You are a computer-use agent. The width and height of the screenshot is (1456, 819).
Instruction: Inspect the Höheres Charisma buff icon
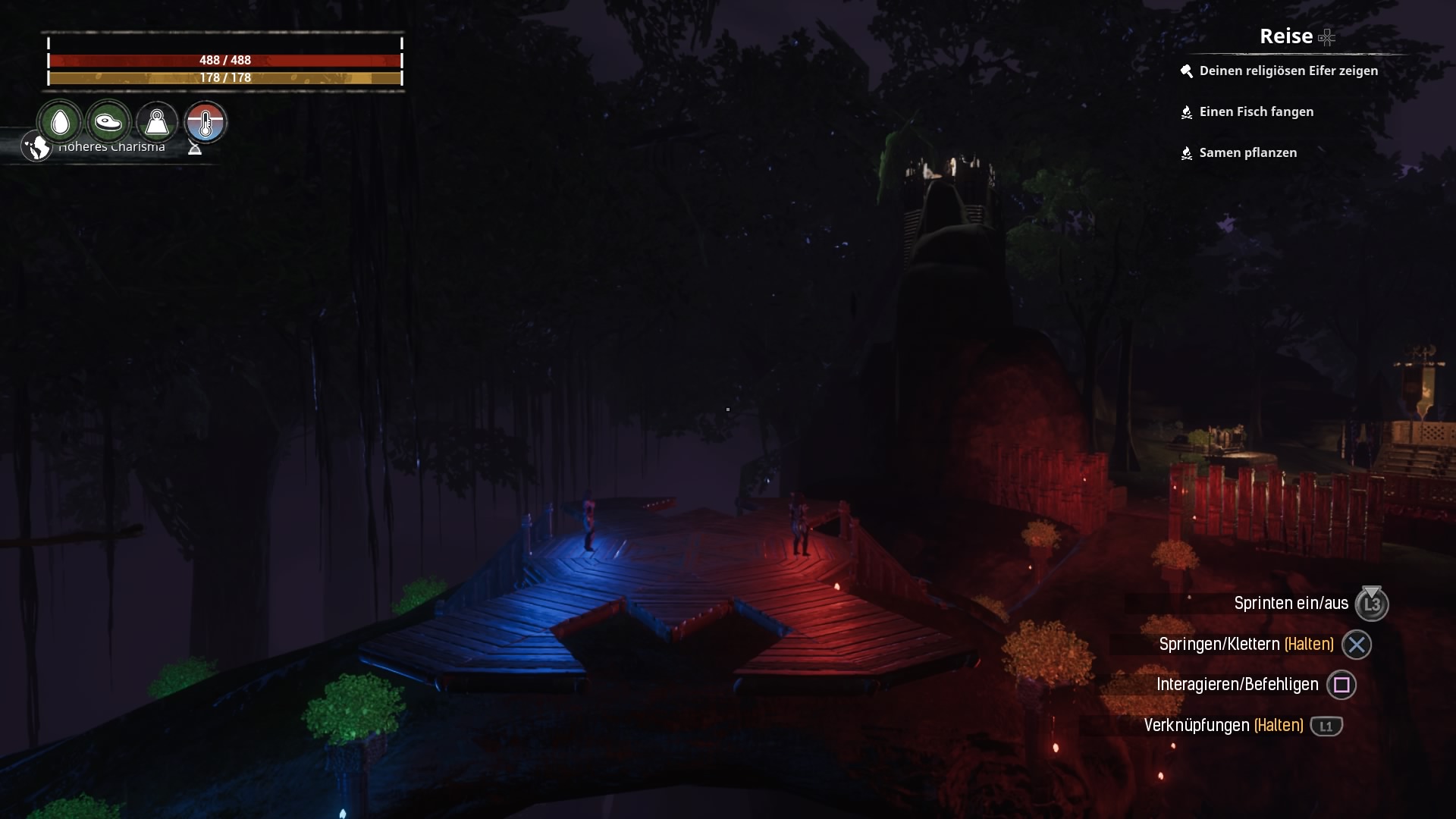pyautogui.click(x=36, y=146)
